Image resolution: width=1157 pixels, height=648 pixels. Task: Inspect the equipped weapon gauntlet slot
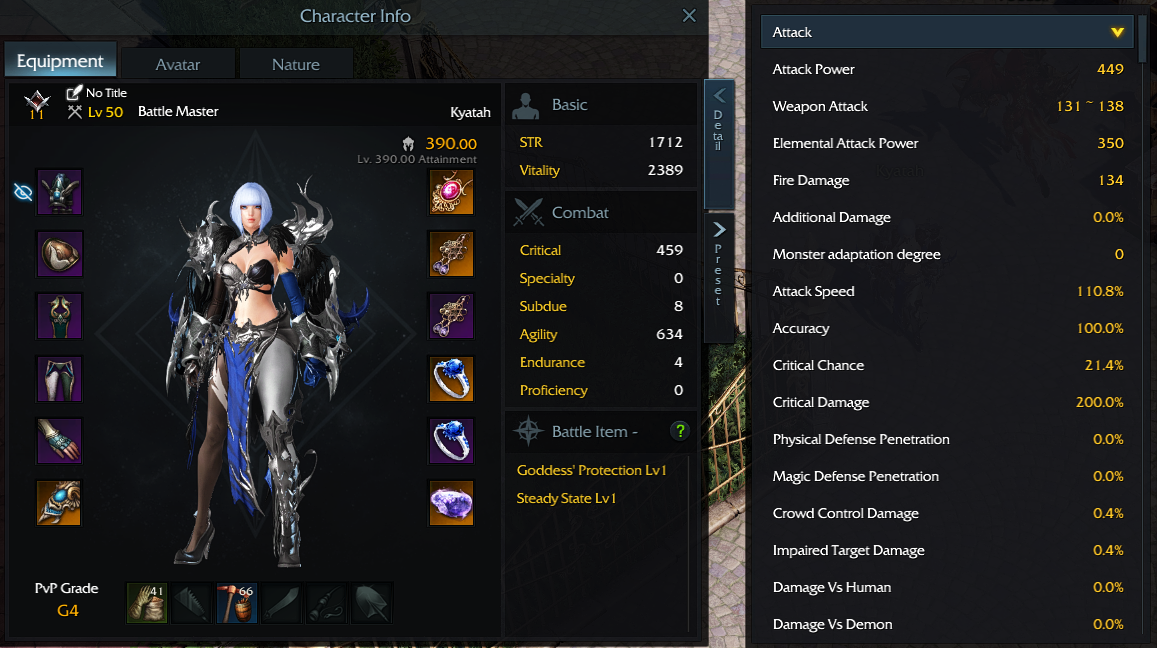click(x=59, y=503)
